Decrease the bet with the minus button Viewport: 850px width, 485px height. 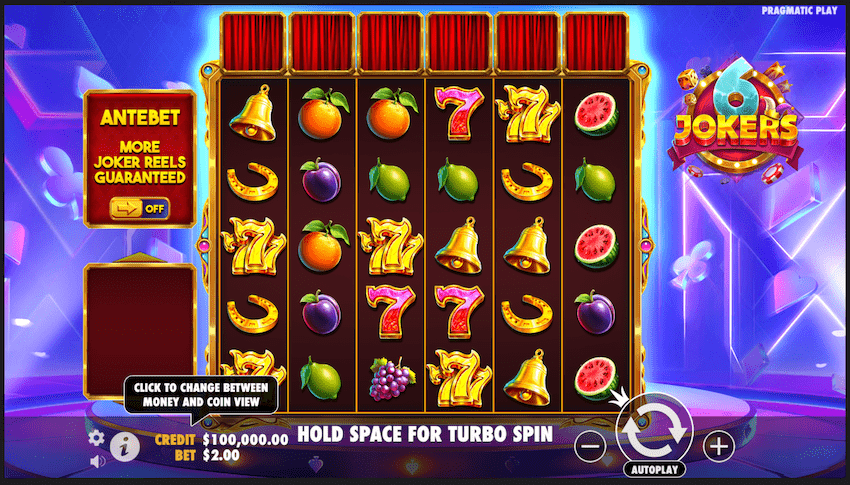pos(591,447)
